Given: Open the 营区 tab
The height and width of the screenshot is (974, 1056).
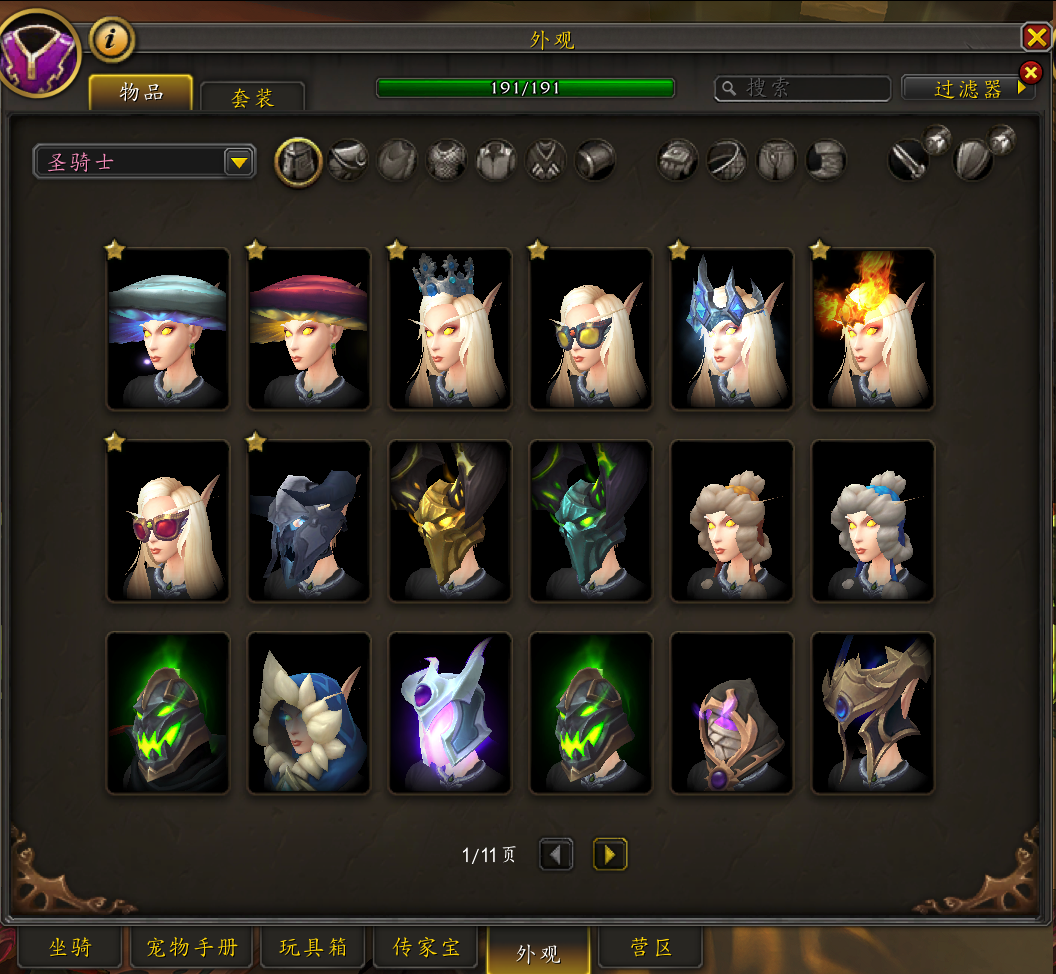Looking at the screenshot, I should (650, 948).
